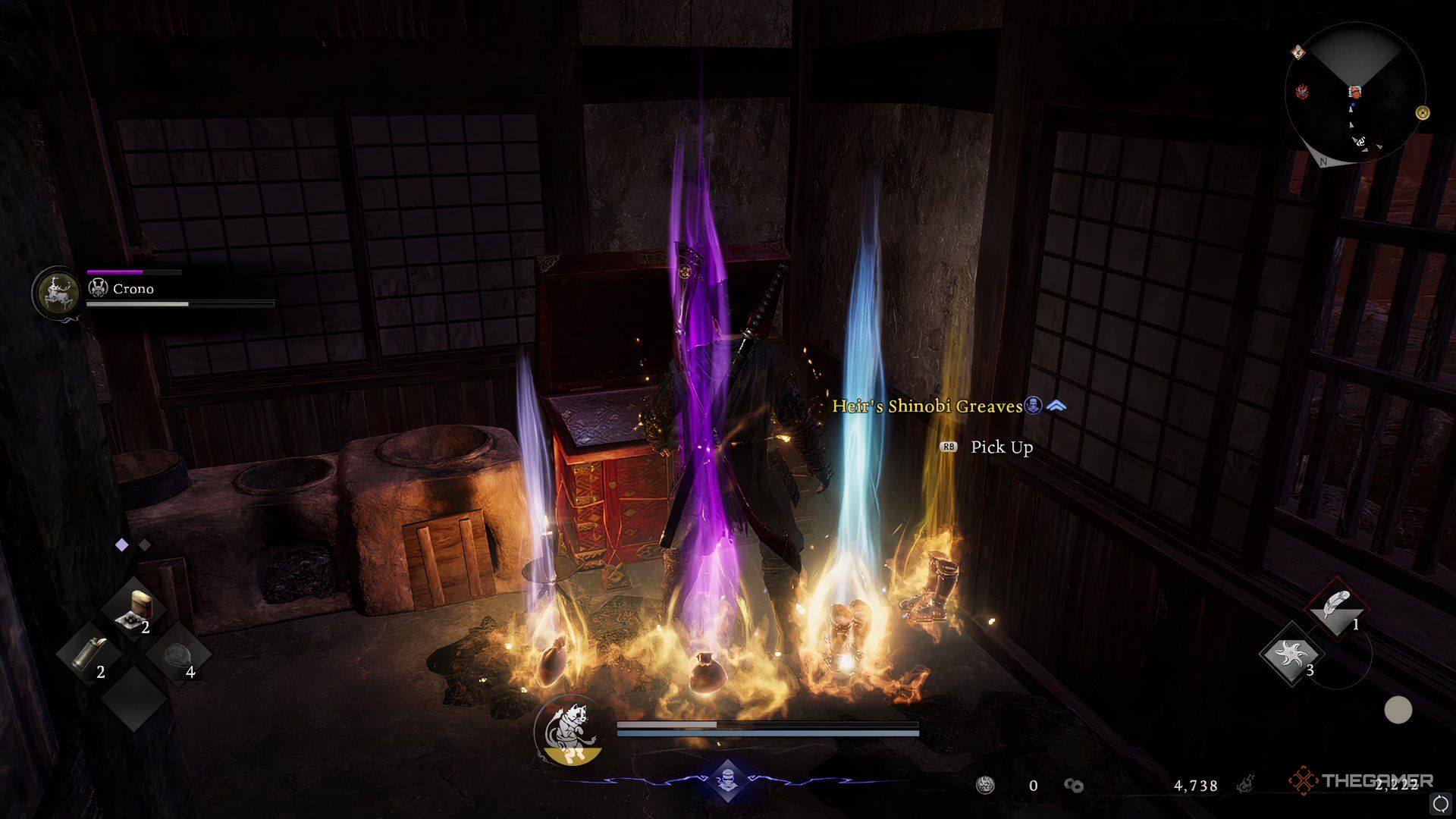
Task: Click Crono's deer spirit portrait
Action: 57,291
